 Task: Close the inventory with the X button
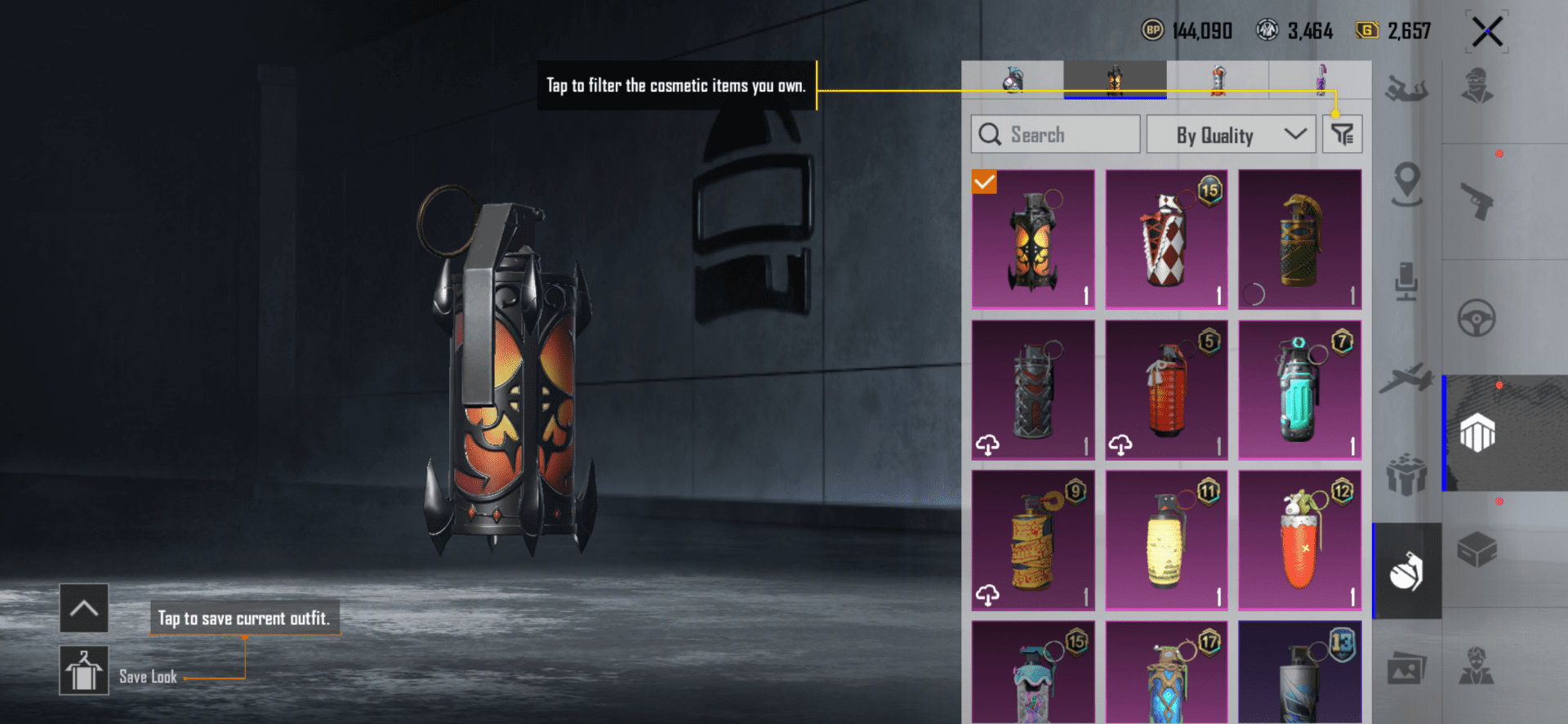pyautogui.click(x=1487, y=33)
